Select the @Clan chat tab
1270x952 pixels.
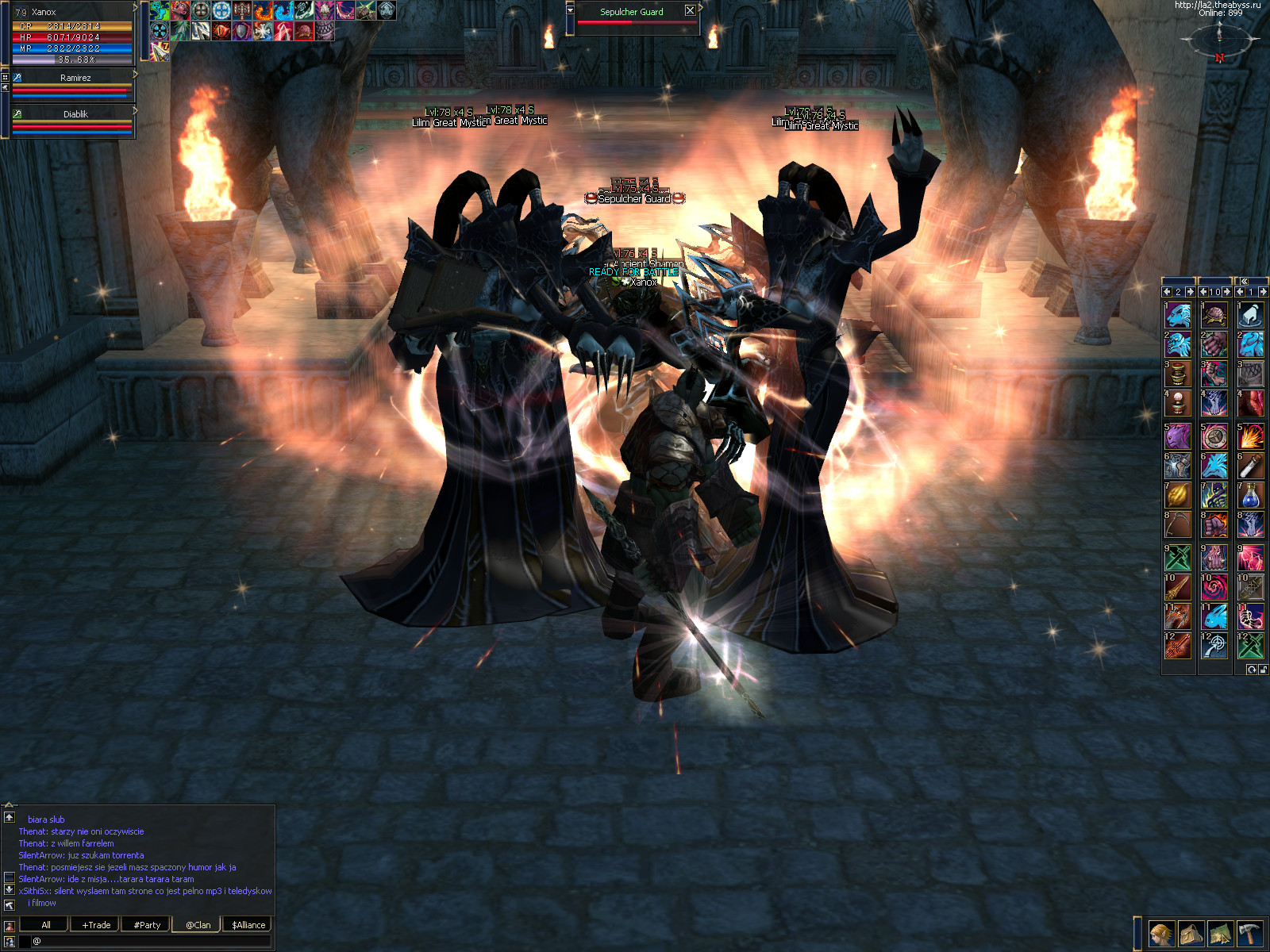[198, 924]
